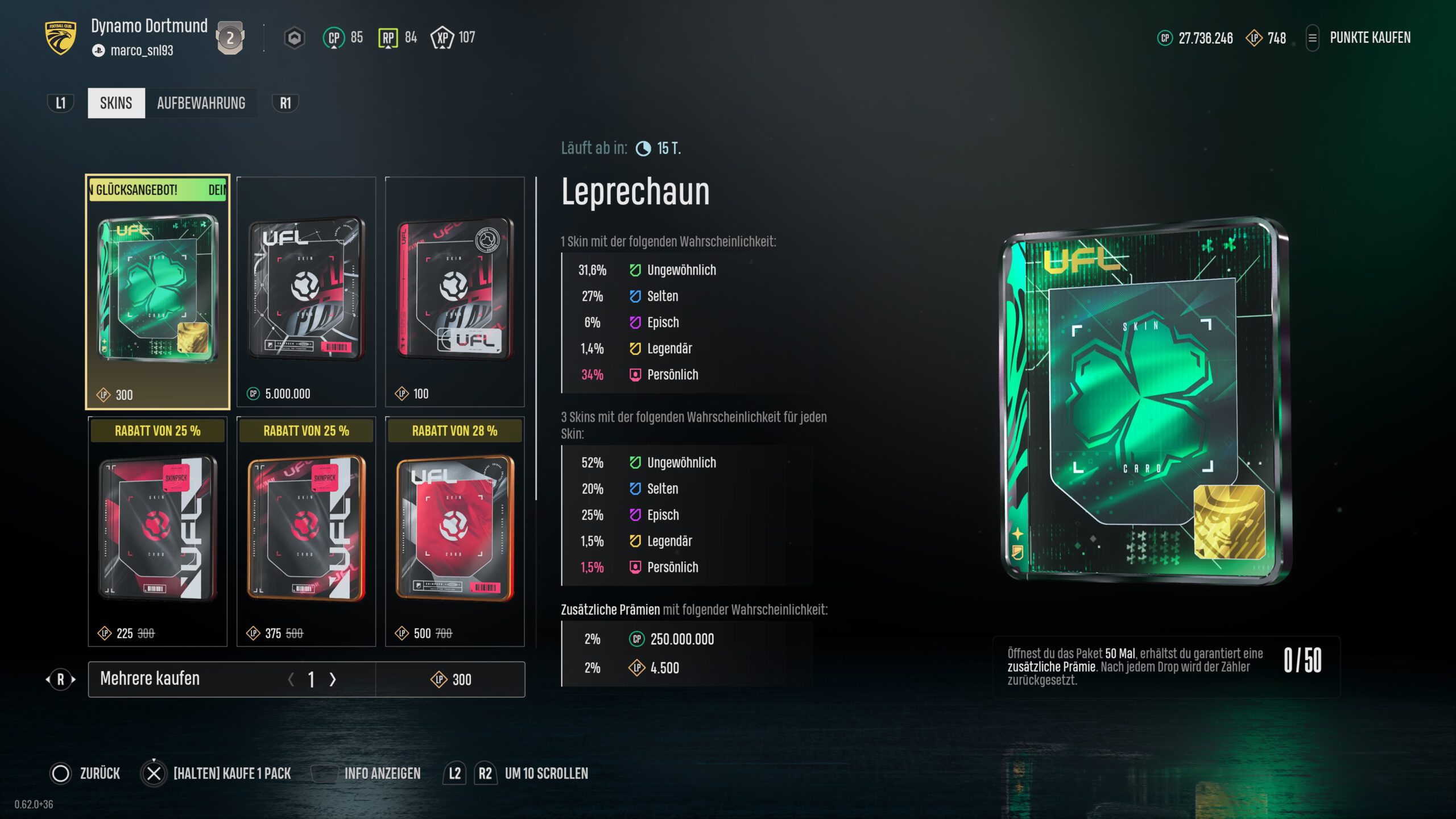Click the large Leprechaun pack preview

pos(1144,400)
